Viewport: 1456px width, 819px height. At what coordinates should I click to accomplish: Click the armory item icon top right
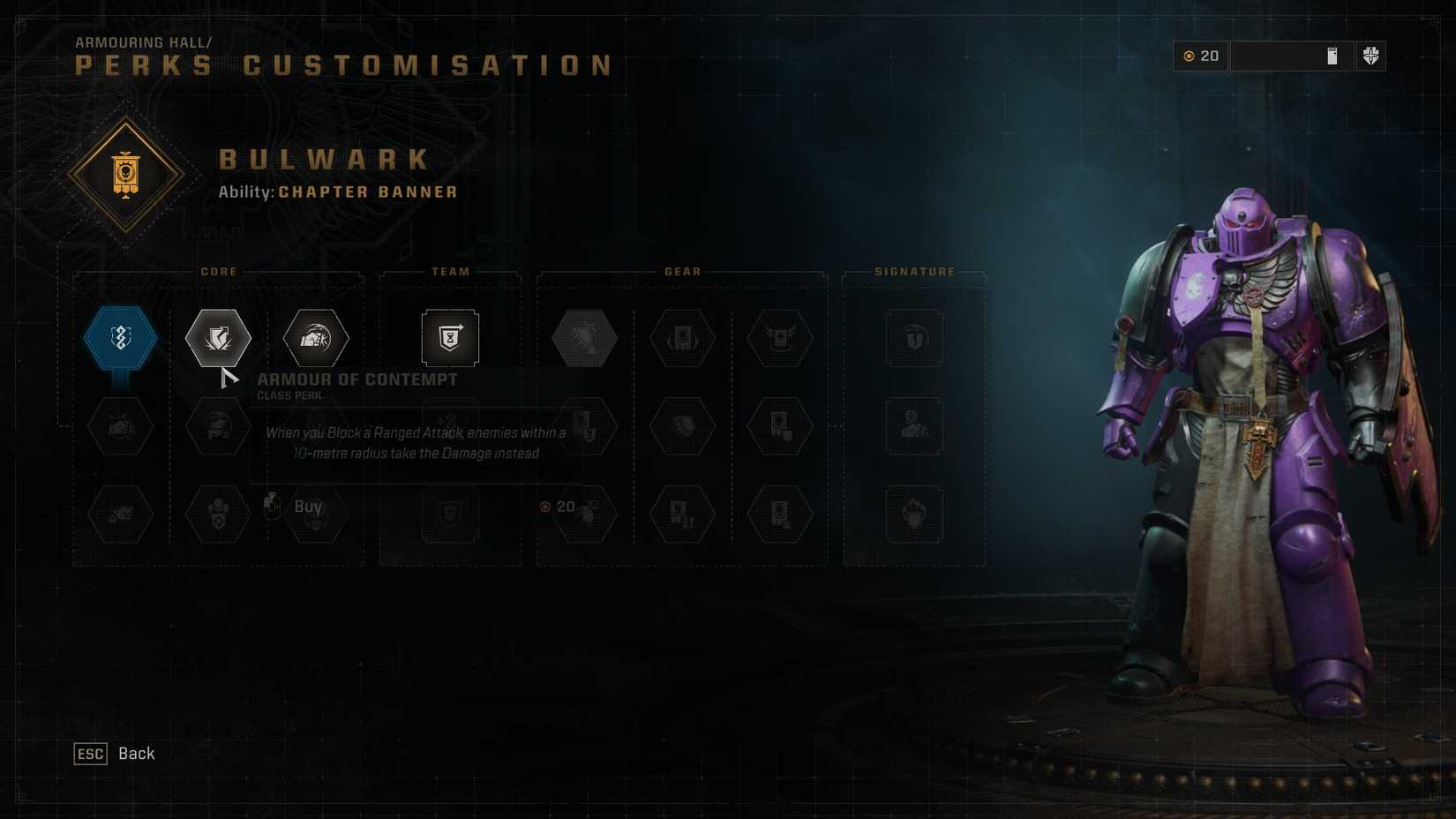point(1330,56)
